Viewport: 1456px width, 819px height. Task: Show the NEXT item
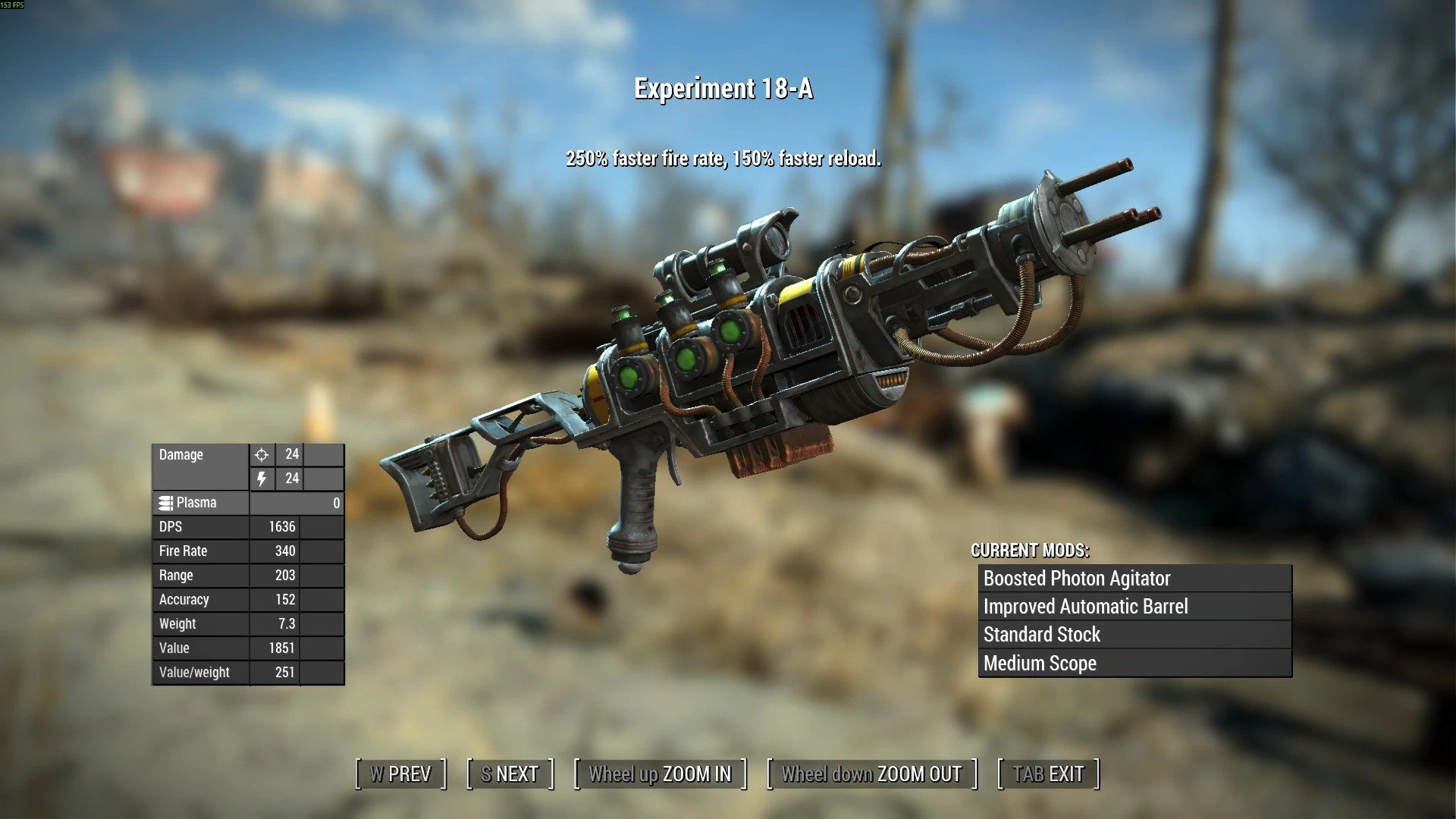pos(510,774)
